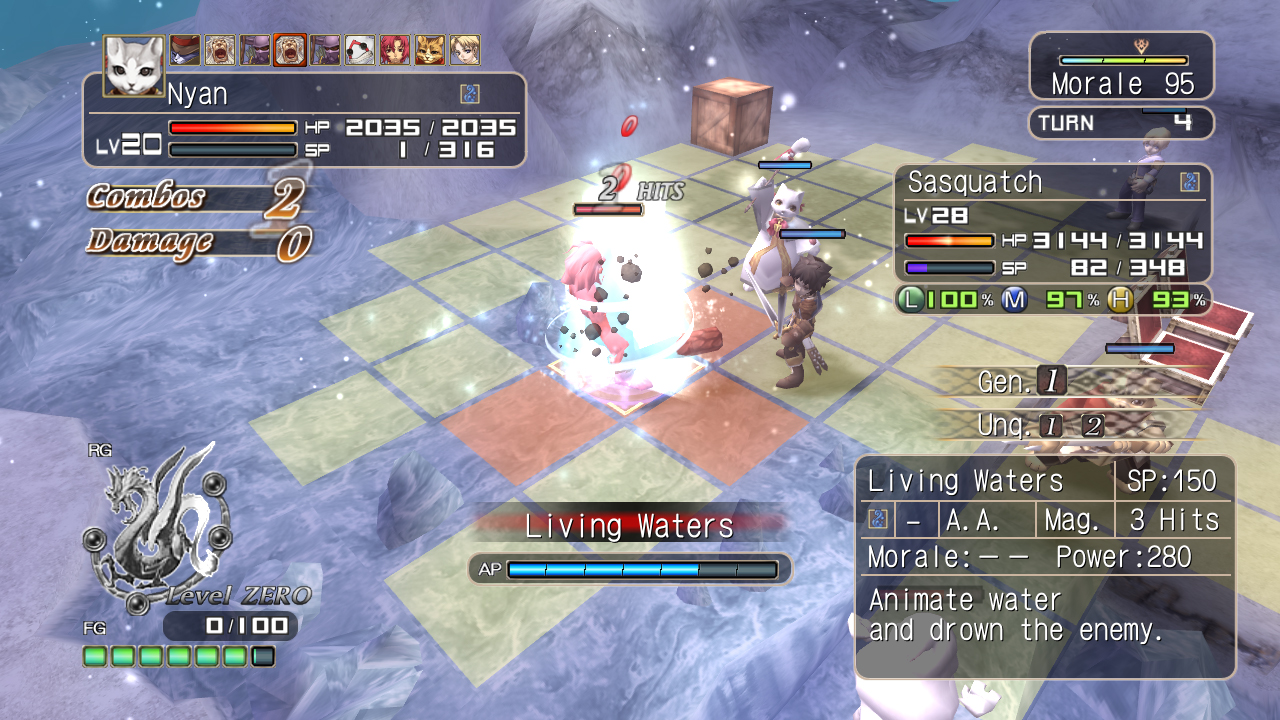This screenshot has width=1280, height=720.
Task: Select Nyan's white cat portrait
Action: [134, 66]
